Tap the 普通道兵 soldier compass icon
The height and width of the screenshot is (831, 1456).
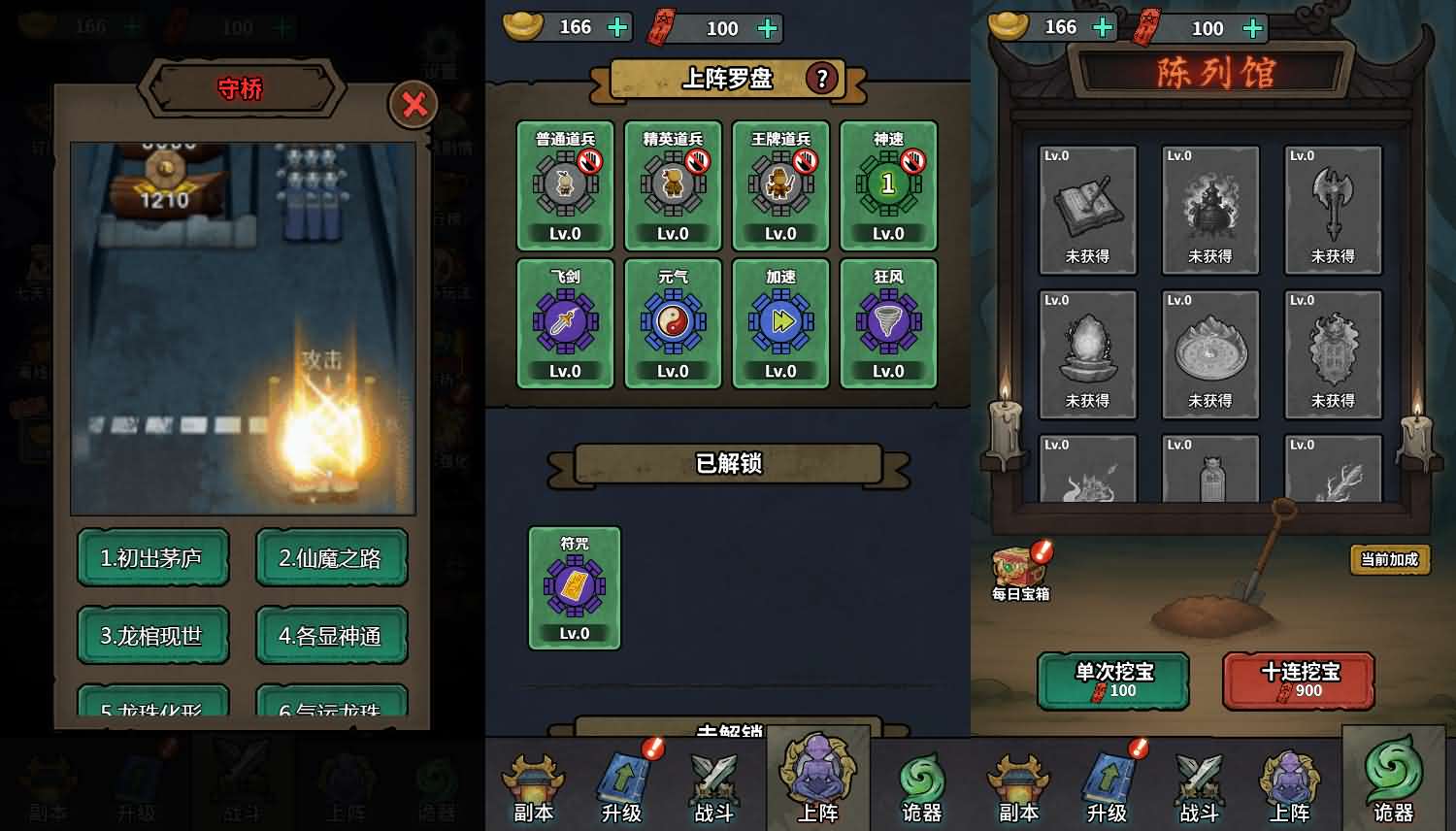(565, 183)
